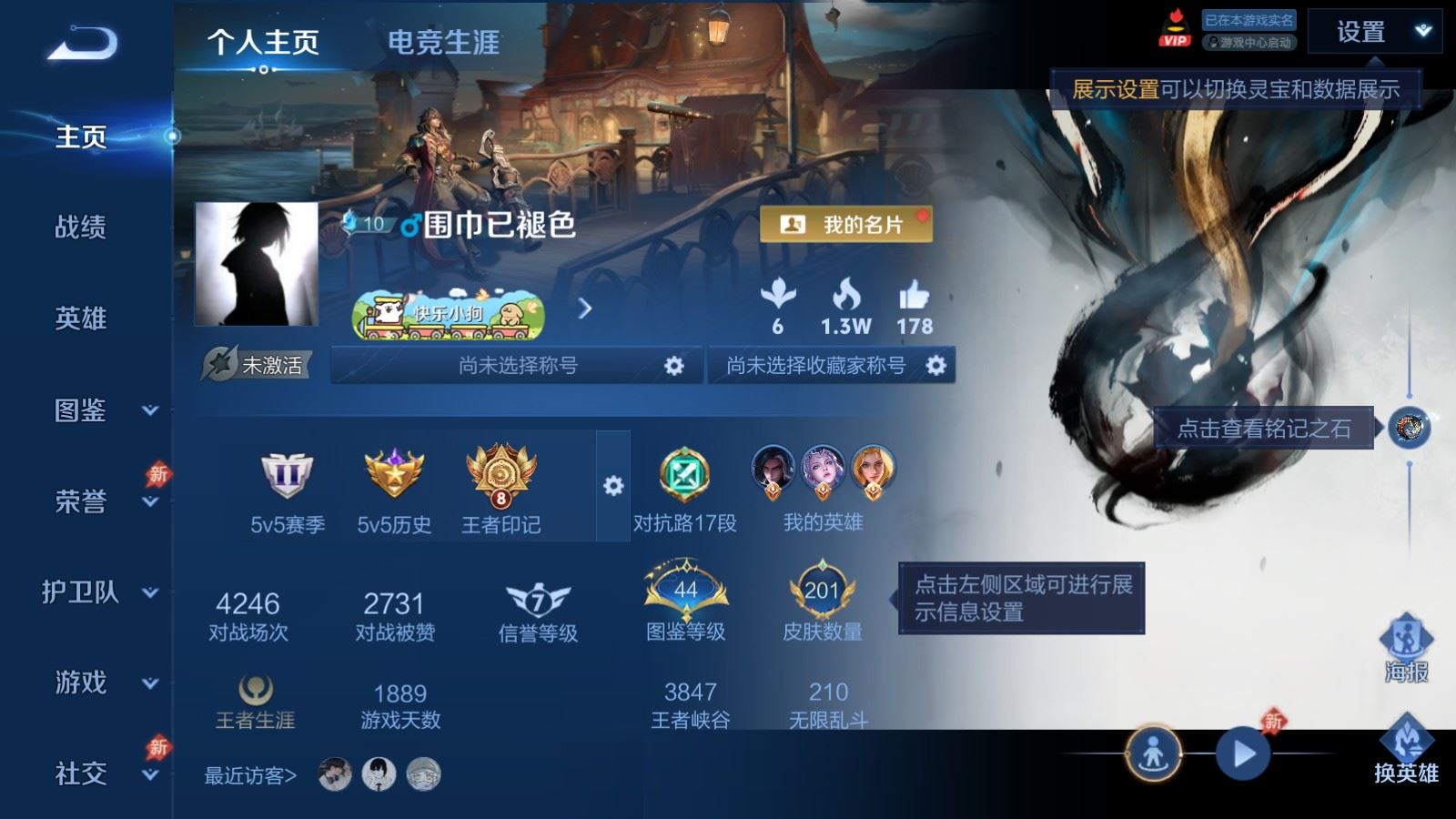The height and width of the screenshot is (819, 1456).
Task: Click the thumbs-up likes icon showing 178
Action: click(x=915, y=298)
